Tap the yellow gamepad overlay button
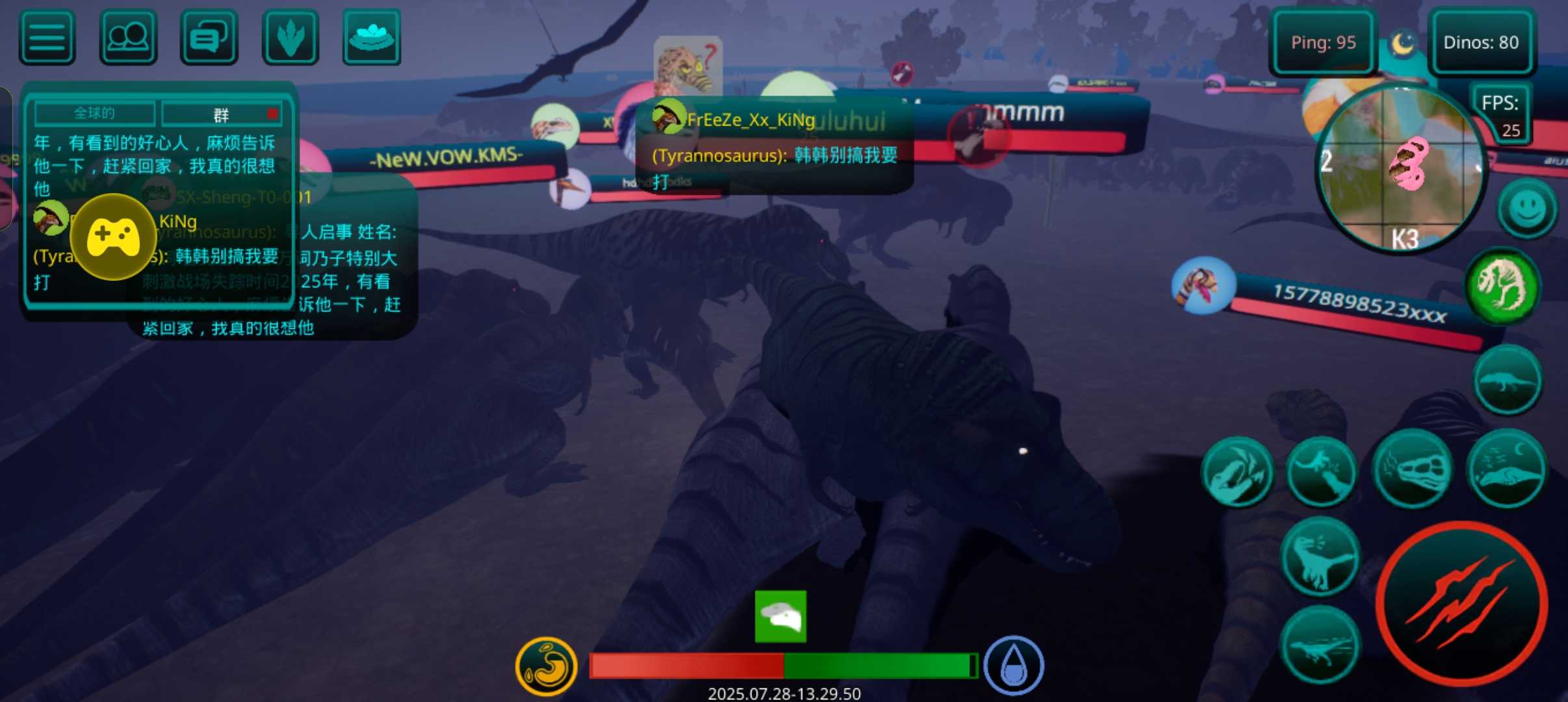The height and width of the screenshot is (702, 1568). (113, 237)
